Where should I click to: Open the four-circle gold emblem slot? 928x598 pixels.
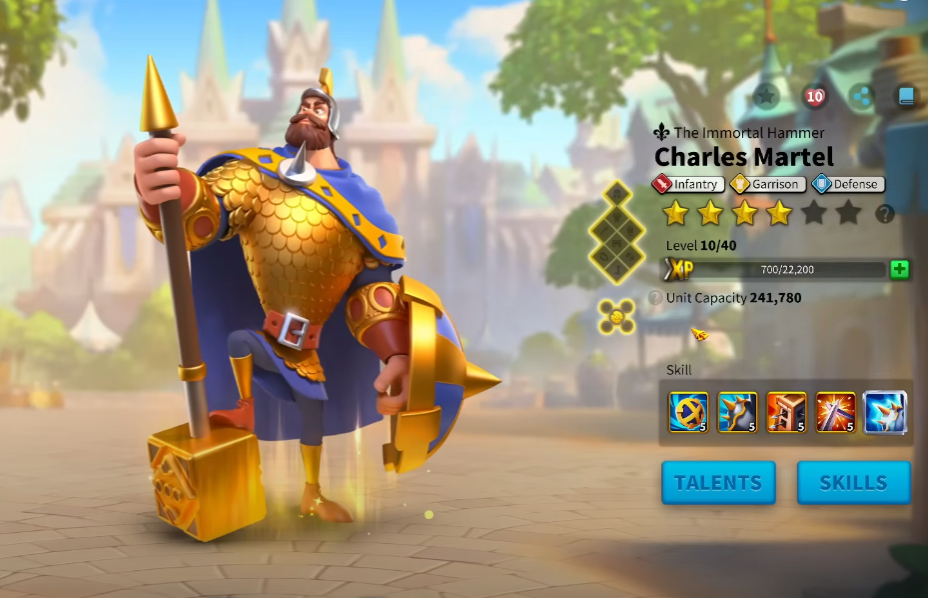(617, 316)
